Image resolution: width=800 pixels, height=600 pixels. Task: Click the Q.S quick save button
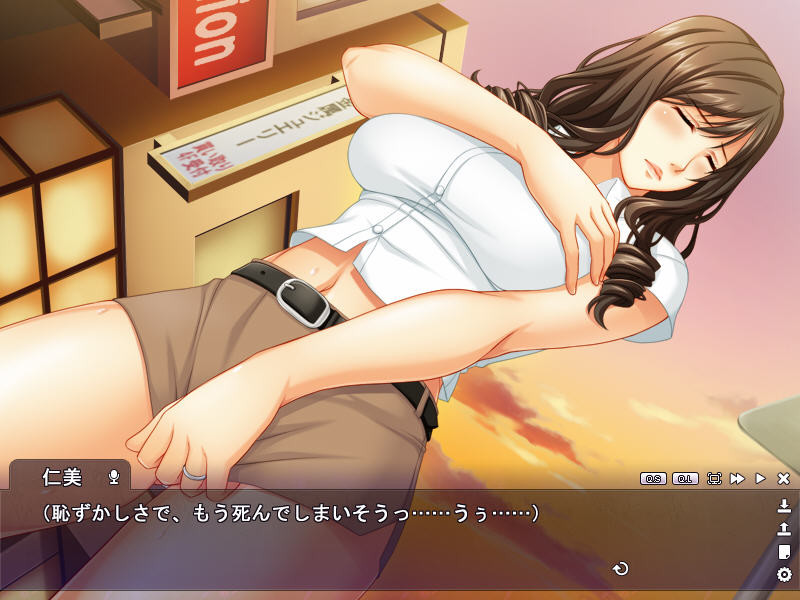click(653, 479)
